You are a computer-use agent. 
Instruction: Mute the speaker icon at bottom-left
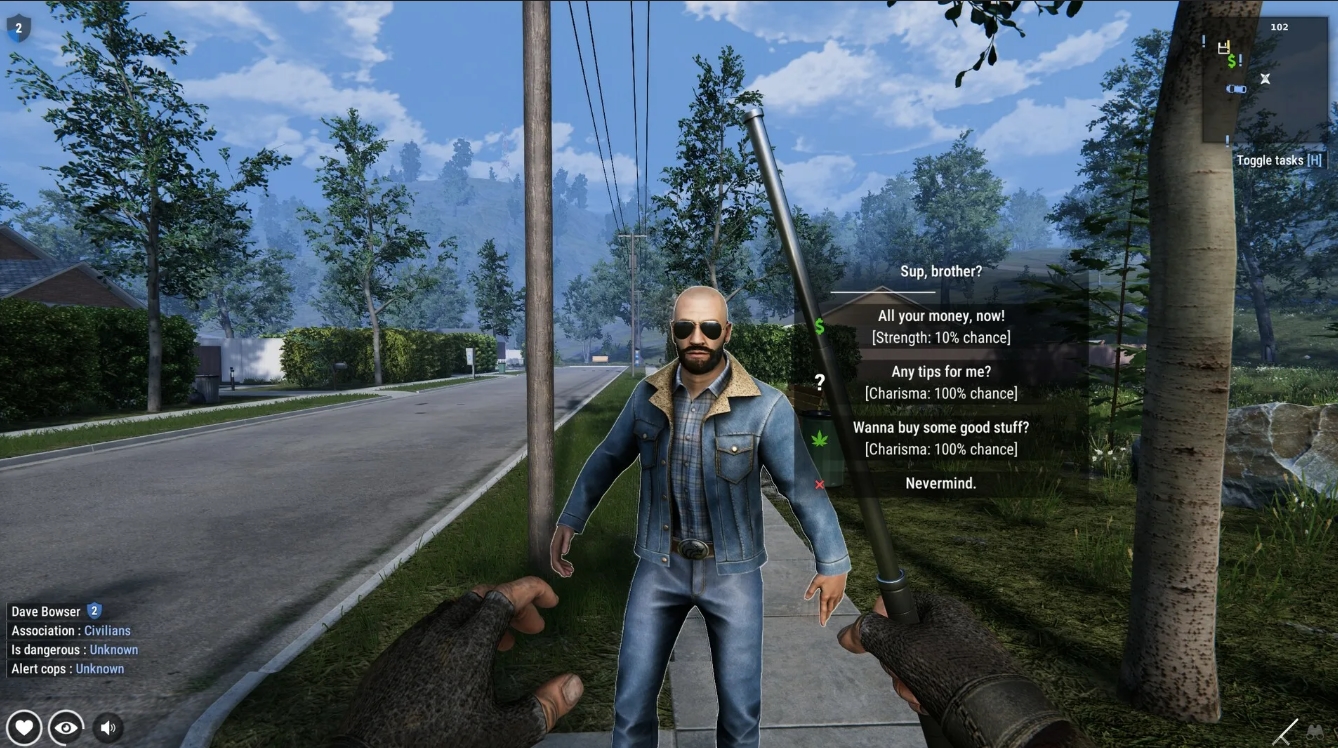point(106,727)
